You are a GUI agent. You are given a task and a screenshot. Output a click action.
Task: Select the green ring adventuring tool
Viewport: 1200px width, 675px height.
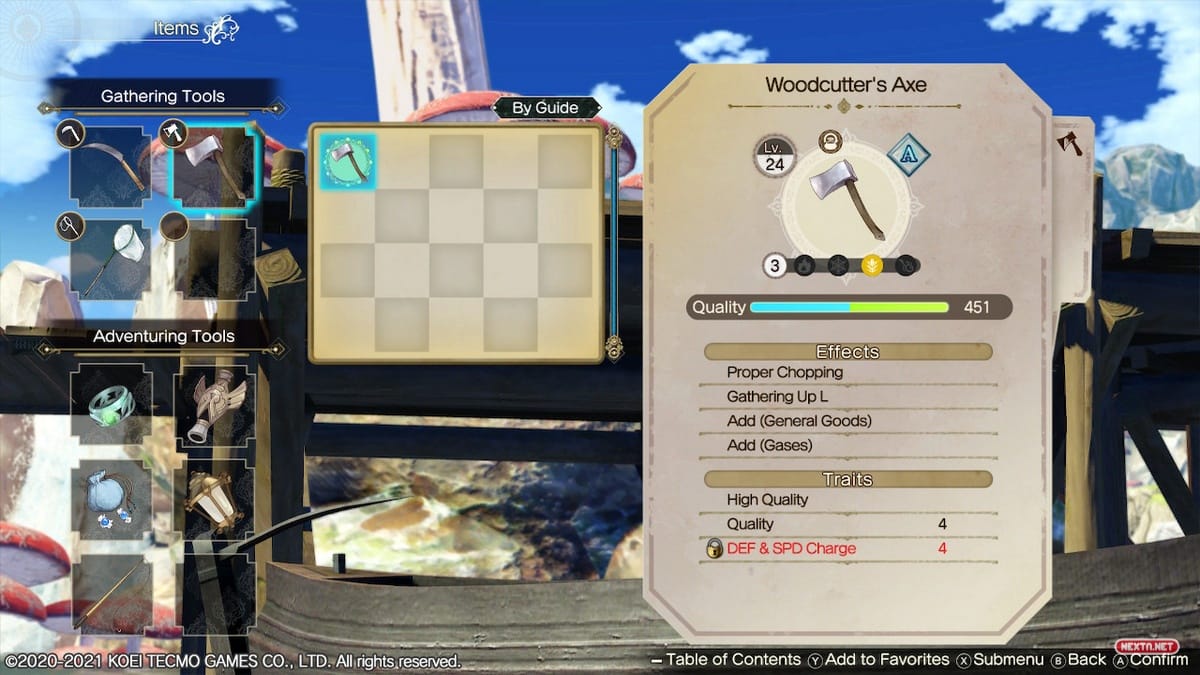point(112,403)
